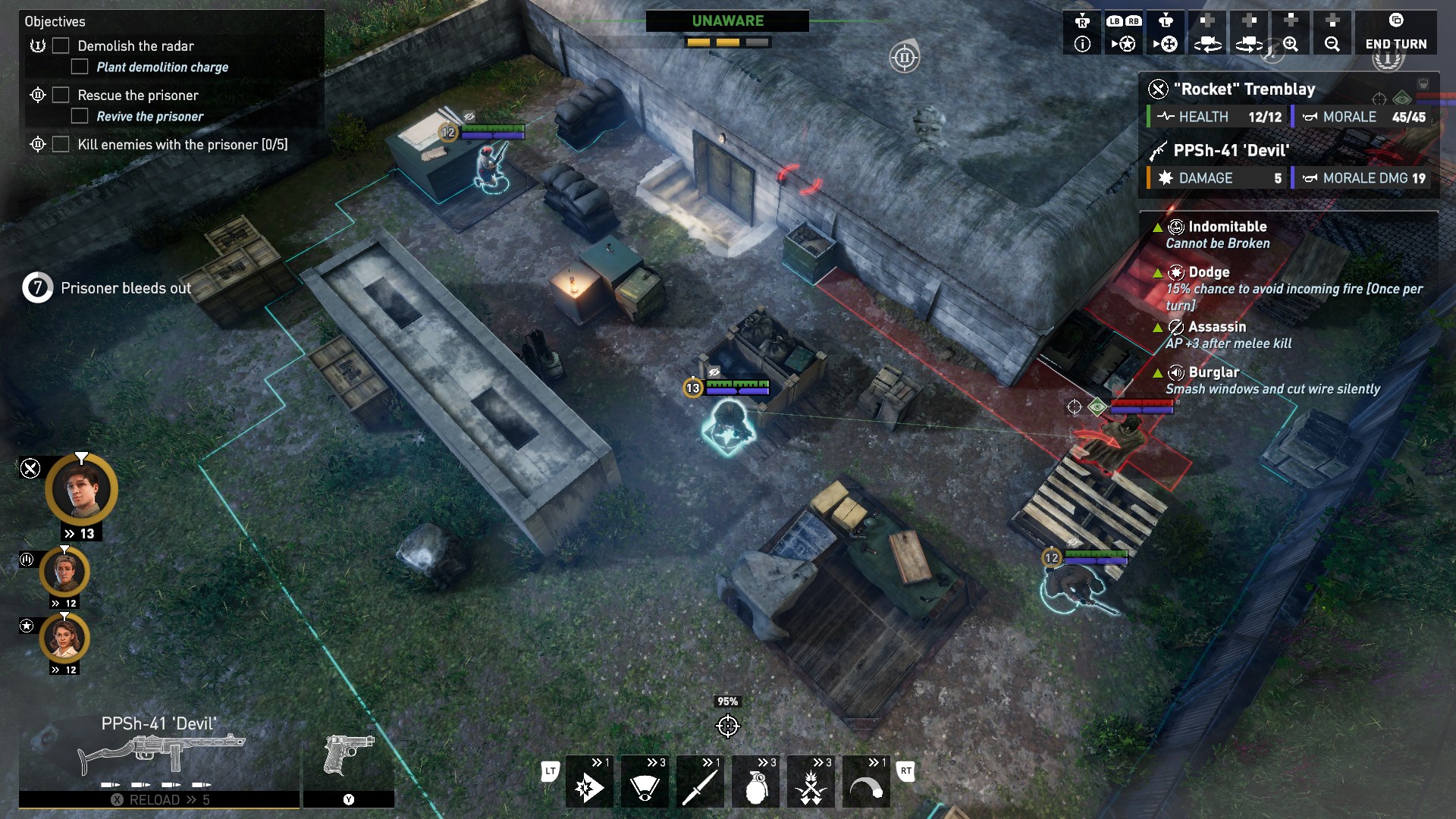Select Rocket Tremblay's large portrait
Screen dimensions: 1456x819
[81, 490]
